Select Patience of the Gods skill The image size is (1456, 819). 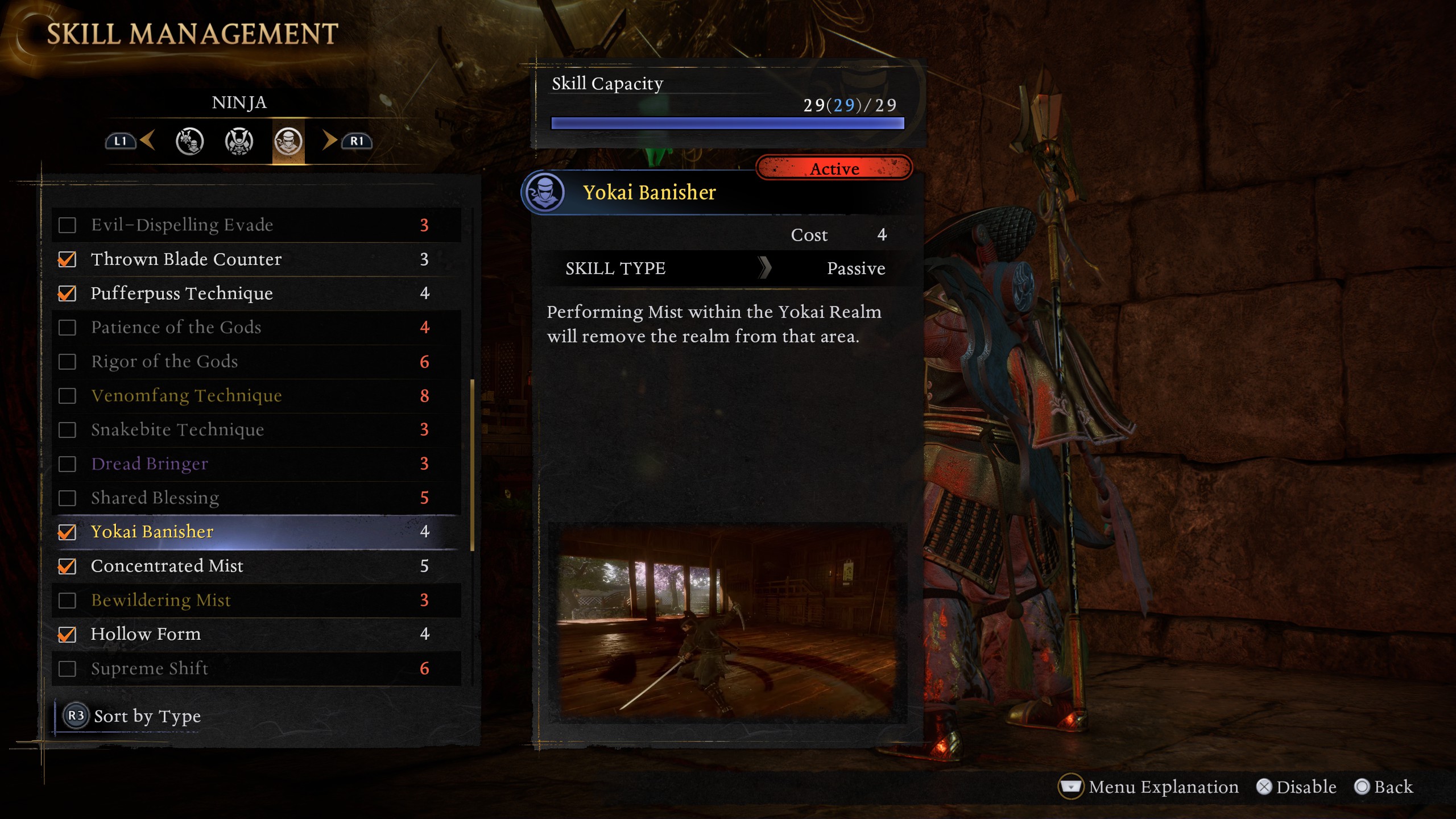[x=256, y=328]
